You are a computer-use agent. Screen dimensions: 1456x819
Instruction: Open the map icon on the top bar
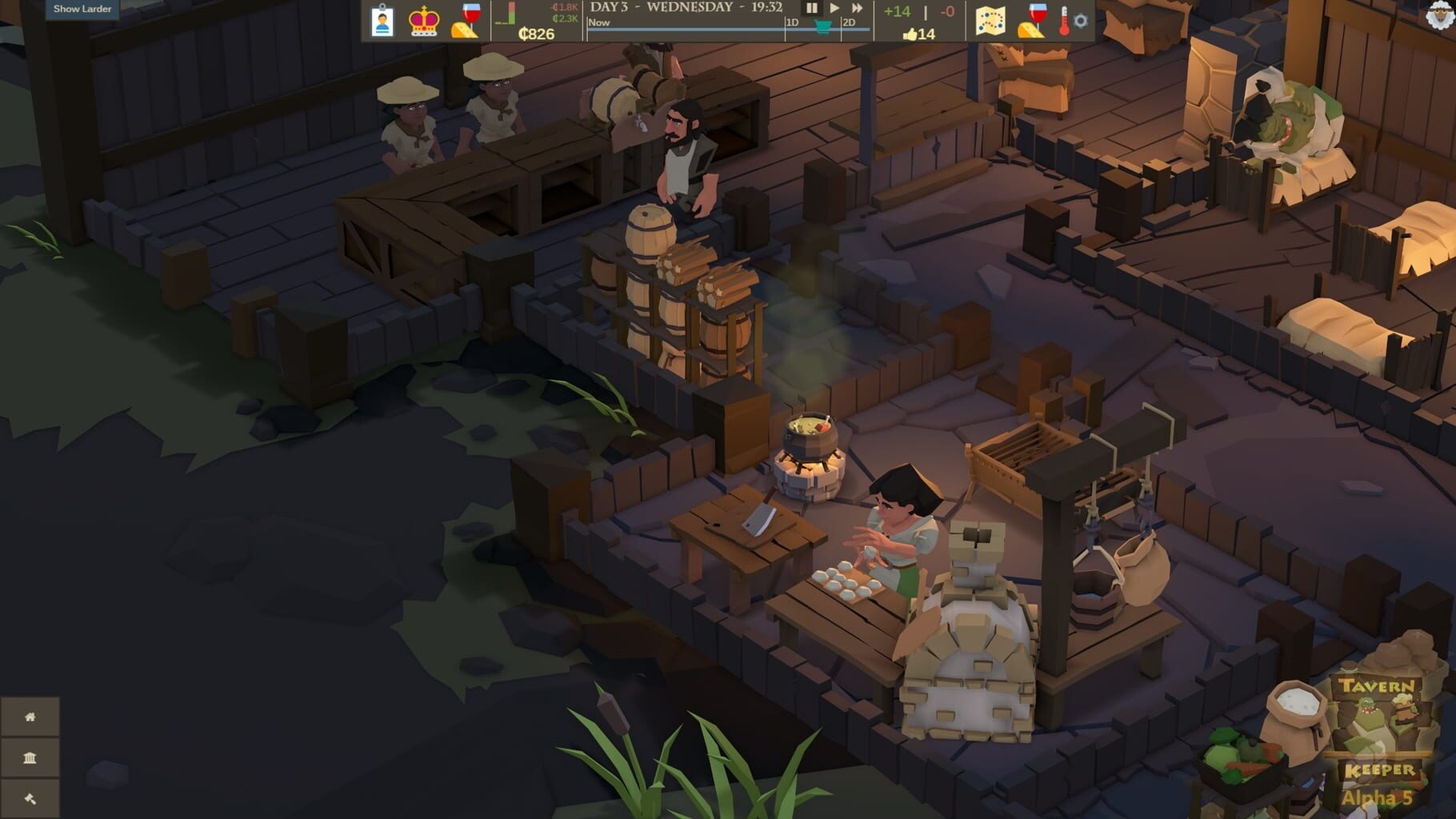[x=990, y=22]
